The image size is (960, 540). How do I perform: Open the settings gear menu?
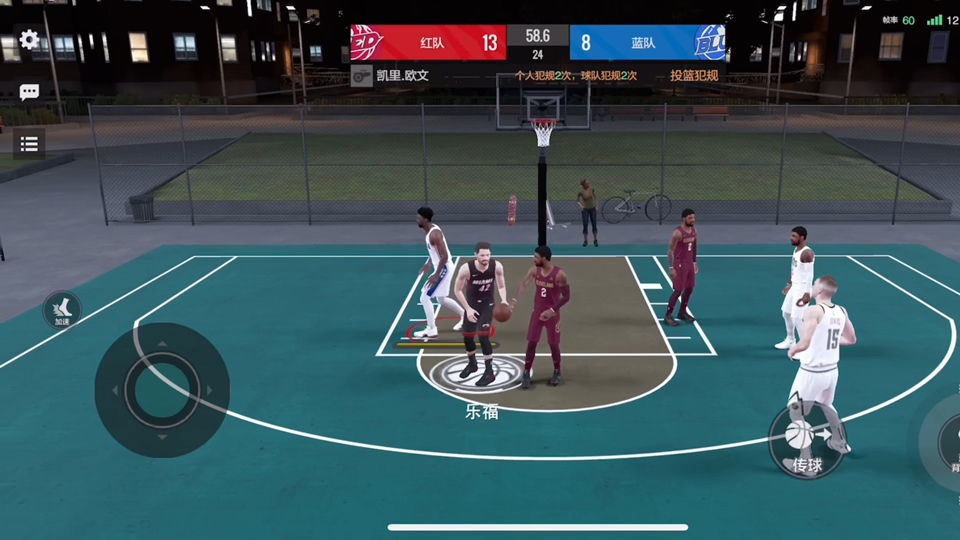29,40
